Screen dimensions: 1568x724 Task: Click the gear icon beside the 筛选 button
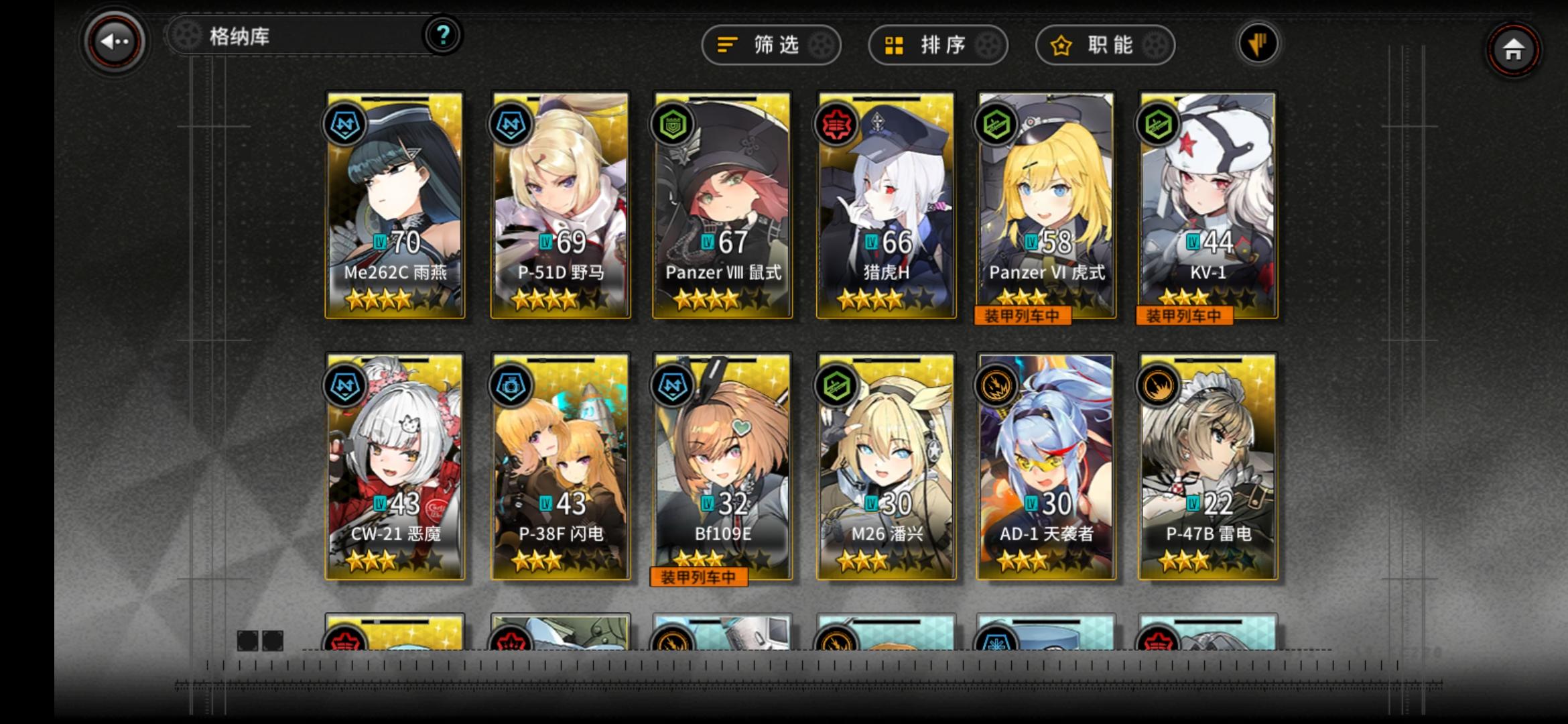tap(821, 45)
